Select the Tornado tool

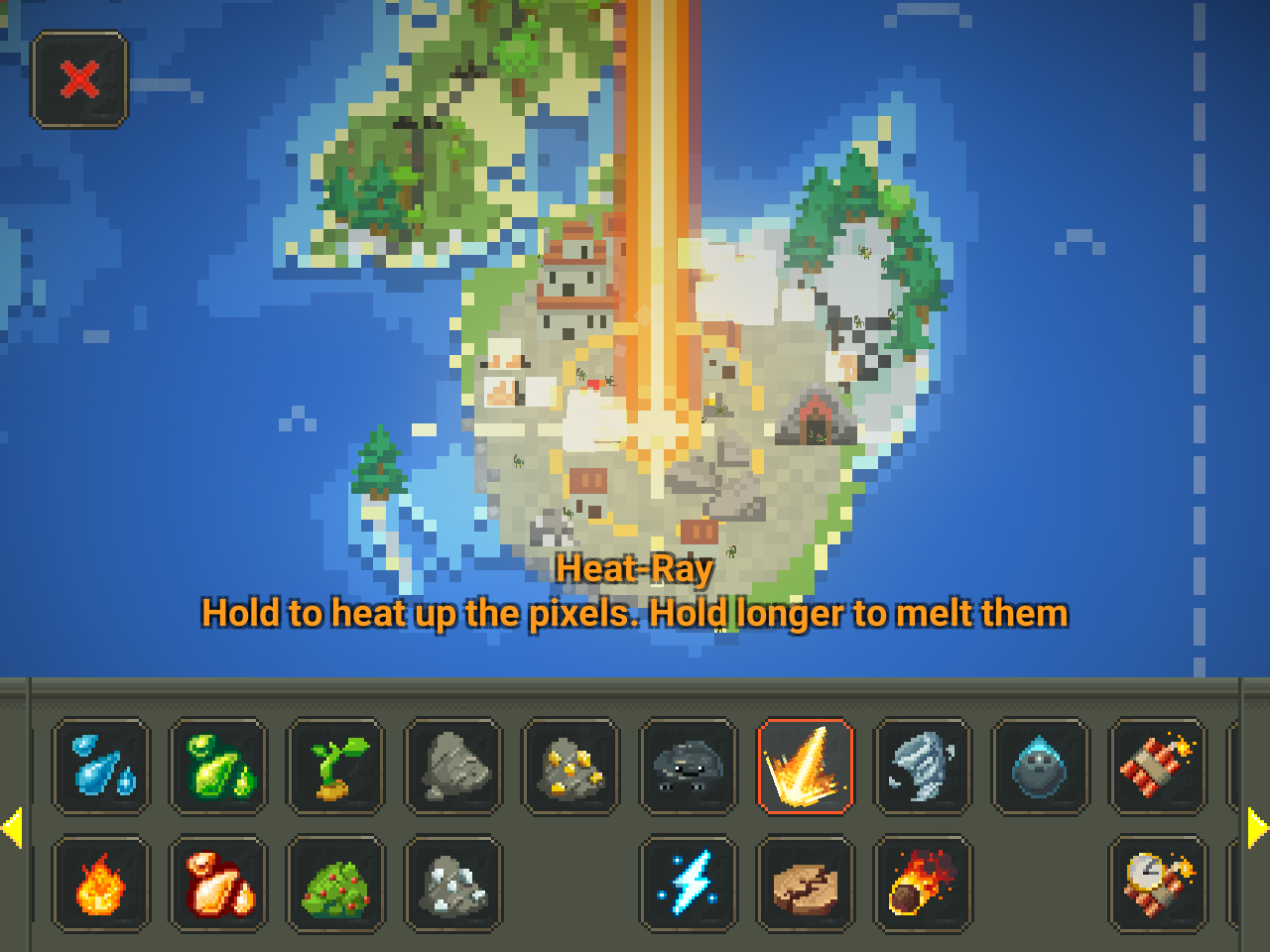click(922, 767)
